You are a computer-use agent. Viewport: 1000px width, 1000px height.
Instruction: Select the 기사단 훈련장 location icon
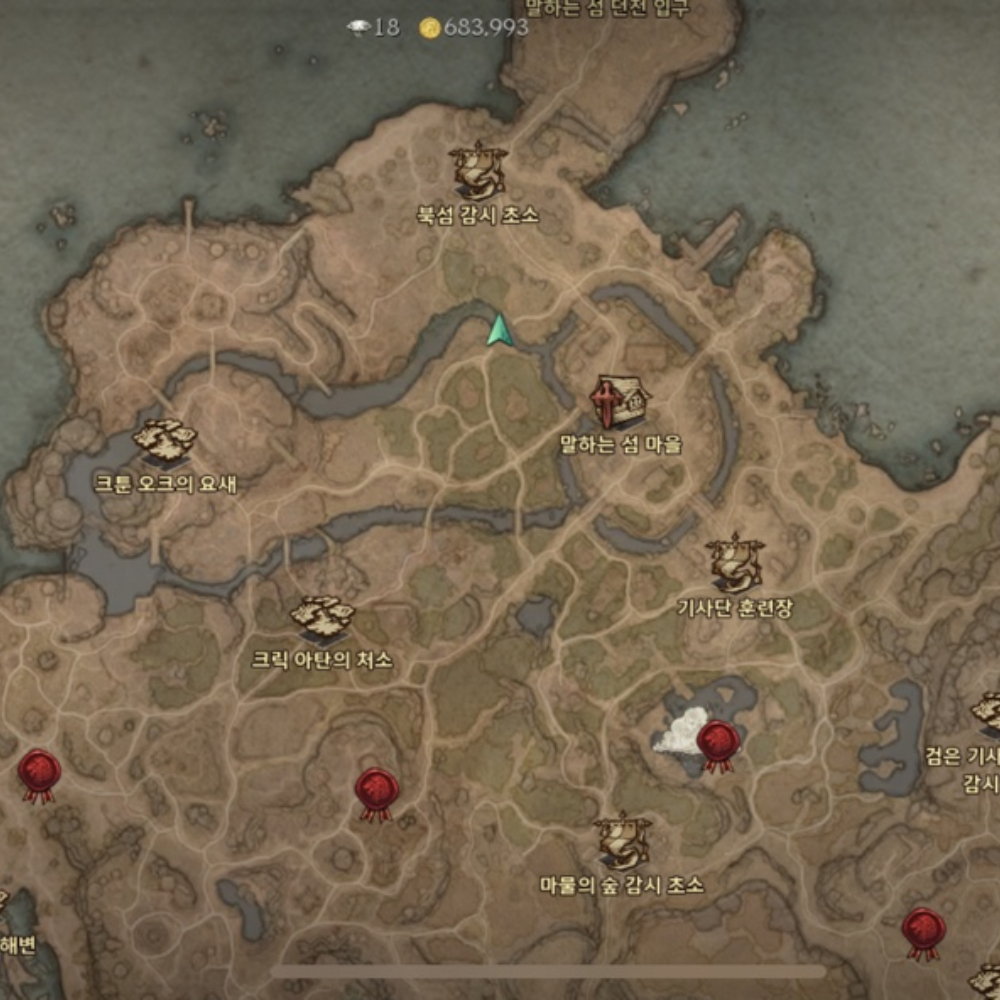[735, 562]
